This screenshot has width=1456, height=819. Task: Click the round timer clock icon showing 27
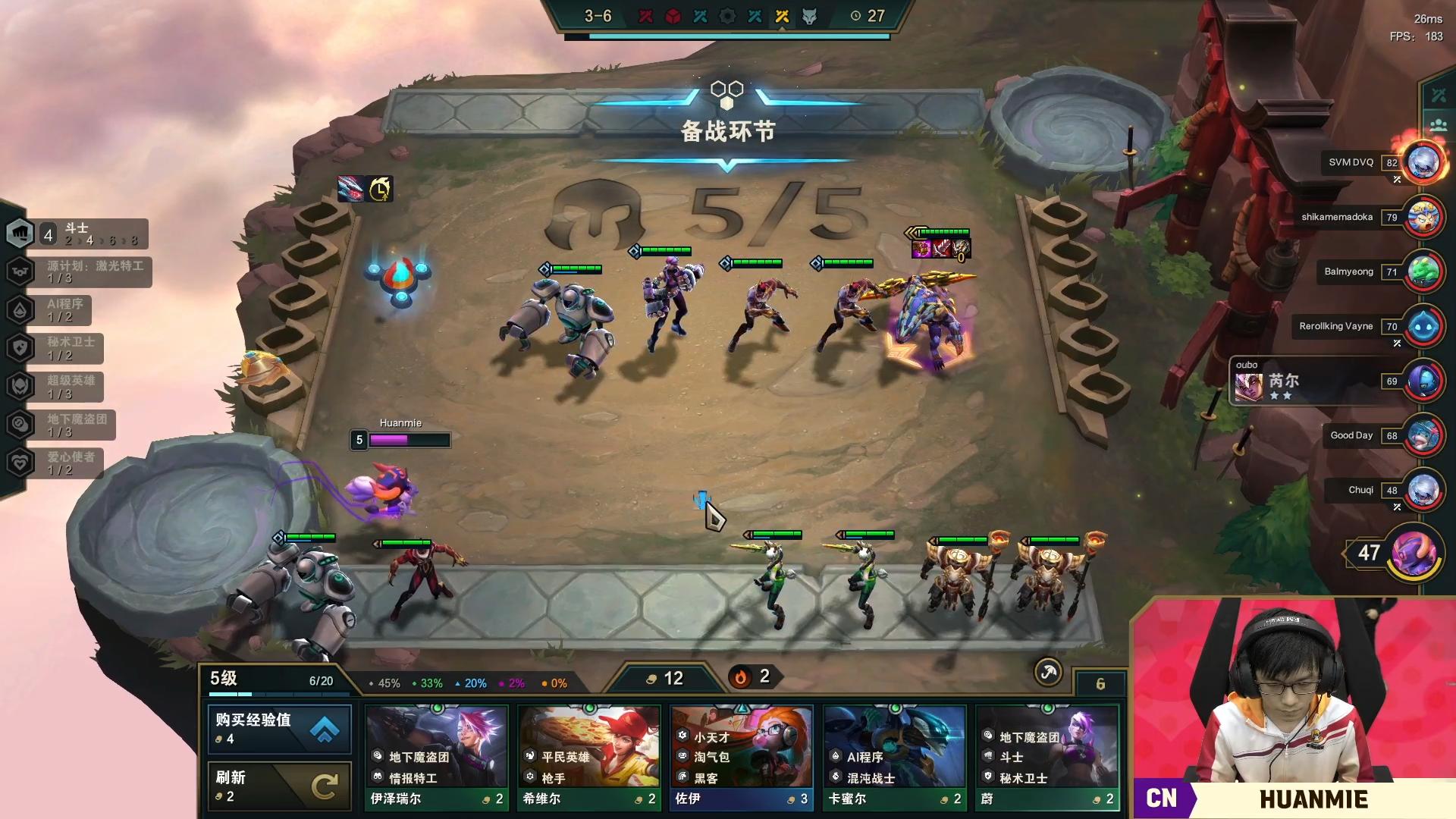click(x=857, y=15)
